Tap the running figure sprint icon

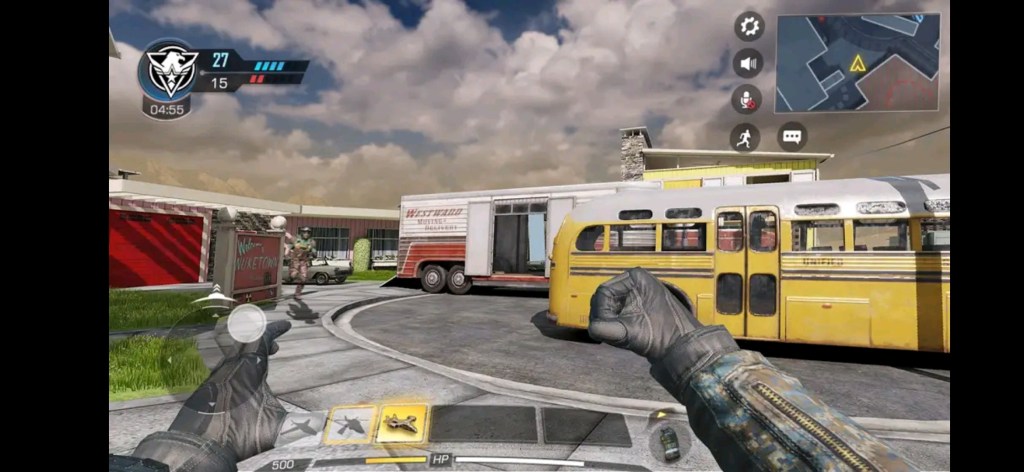click(x=744, y=137)
